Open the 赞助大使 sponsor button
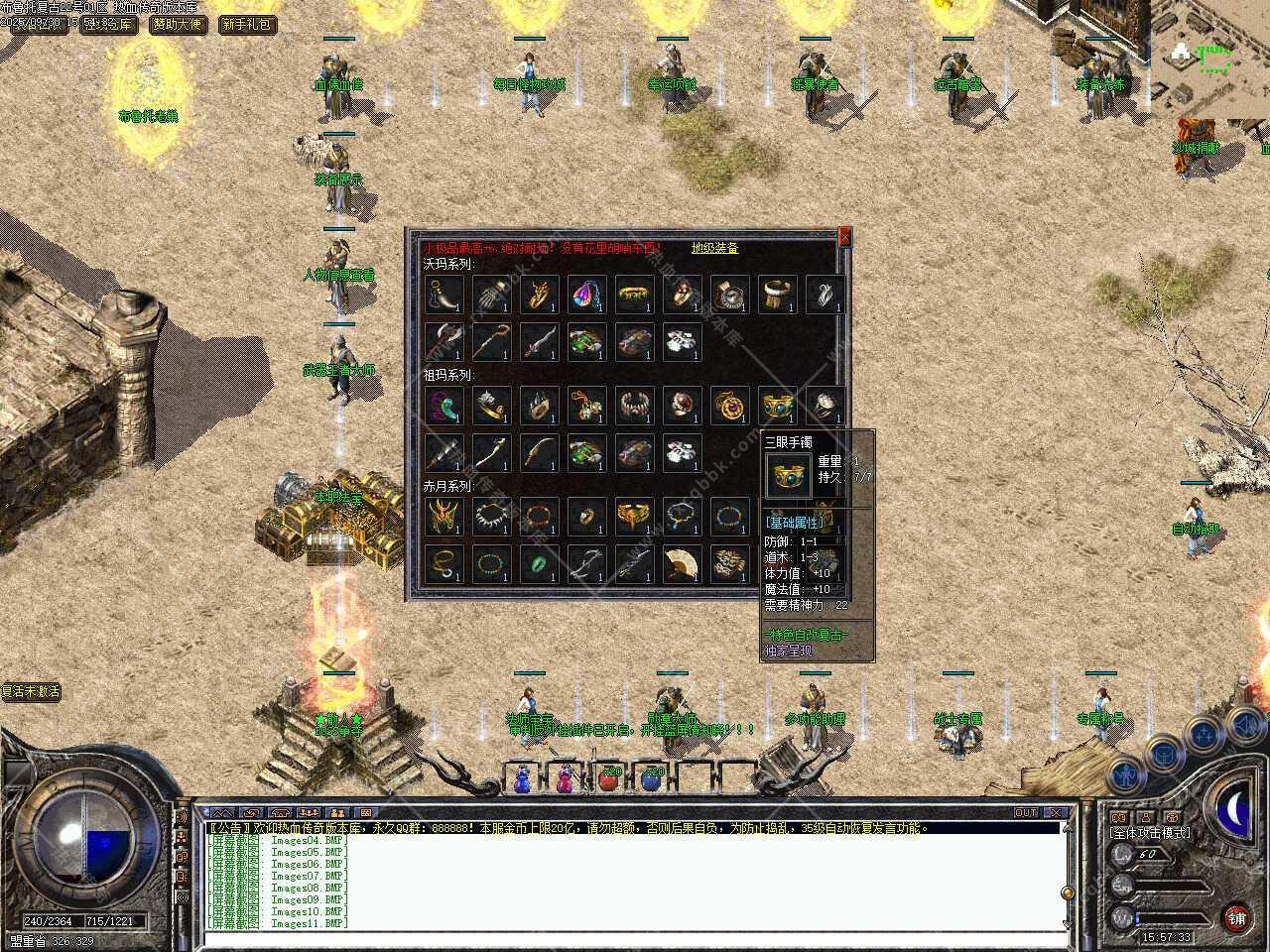1270x952 pixels. pyautogui.click(x=179, y=24)
